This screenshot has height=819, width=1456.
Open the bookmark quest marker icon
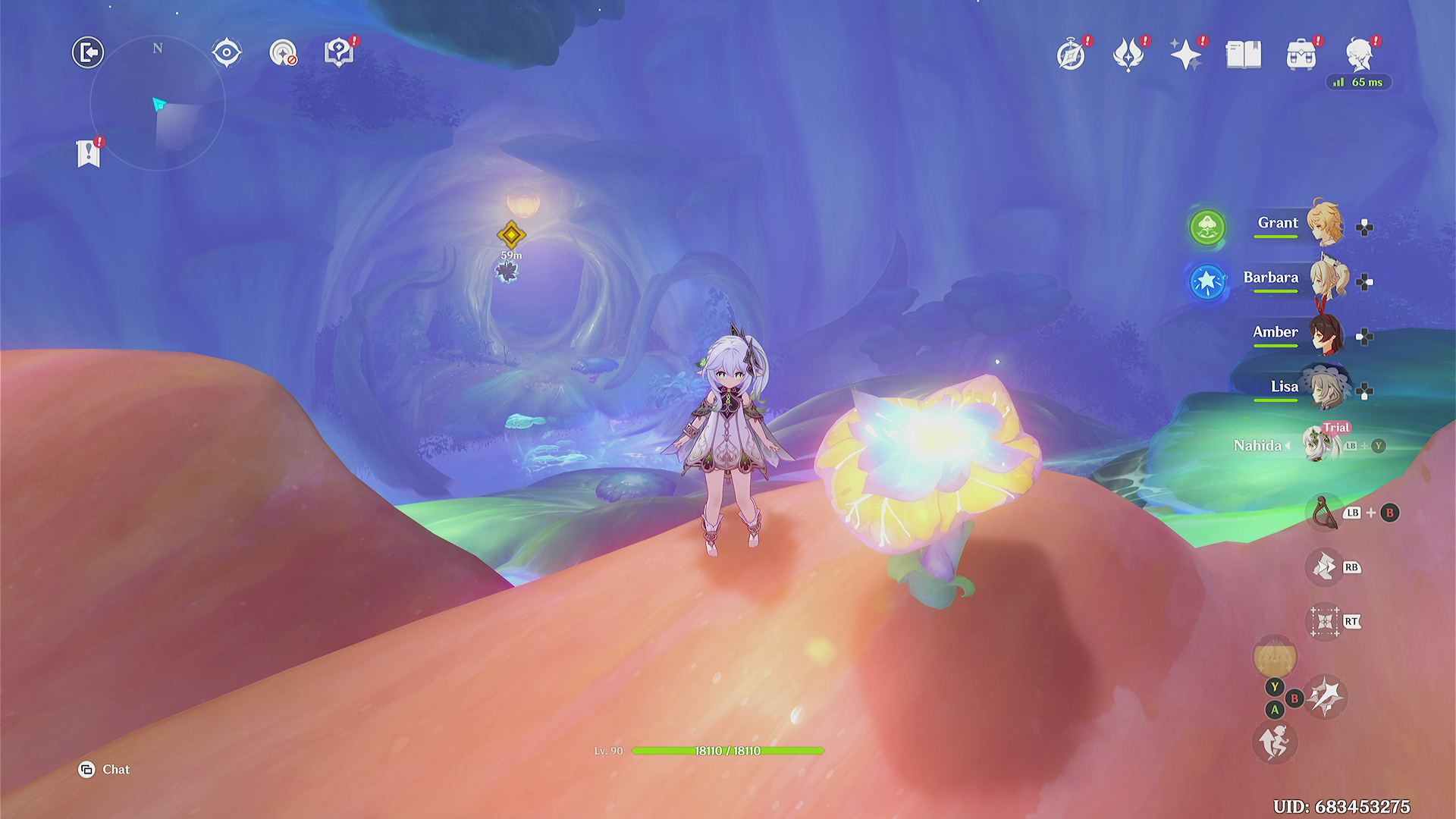(89, 154)
